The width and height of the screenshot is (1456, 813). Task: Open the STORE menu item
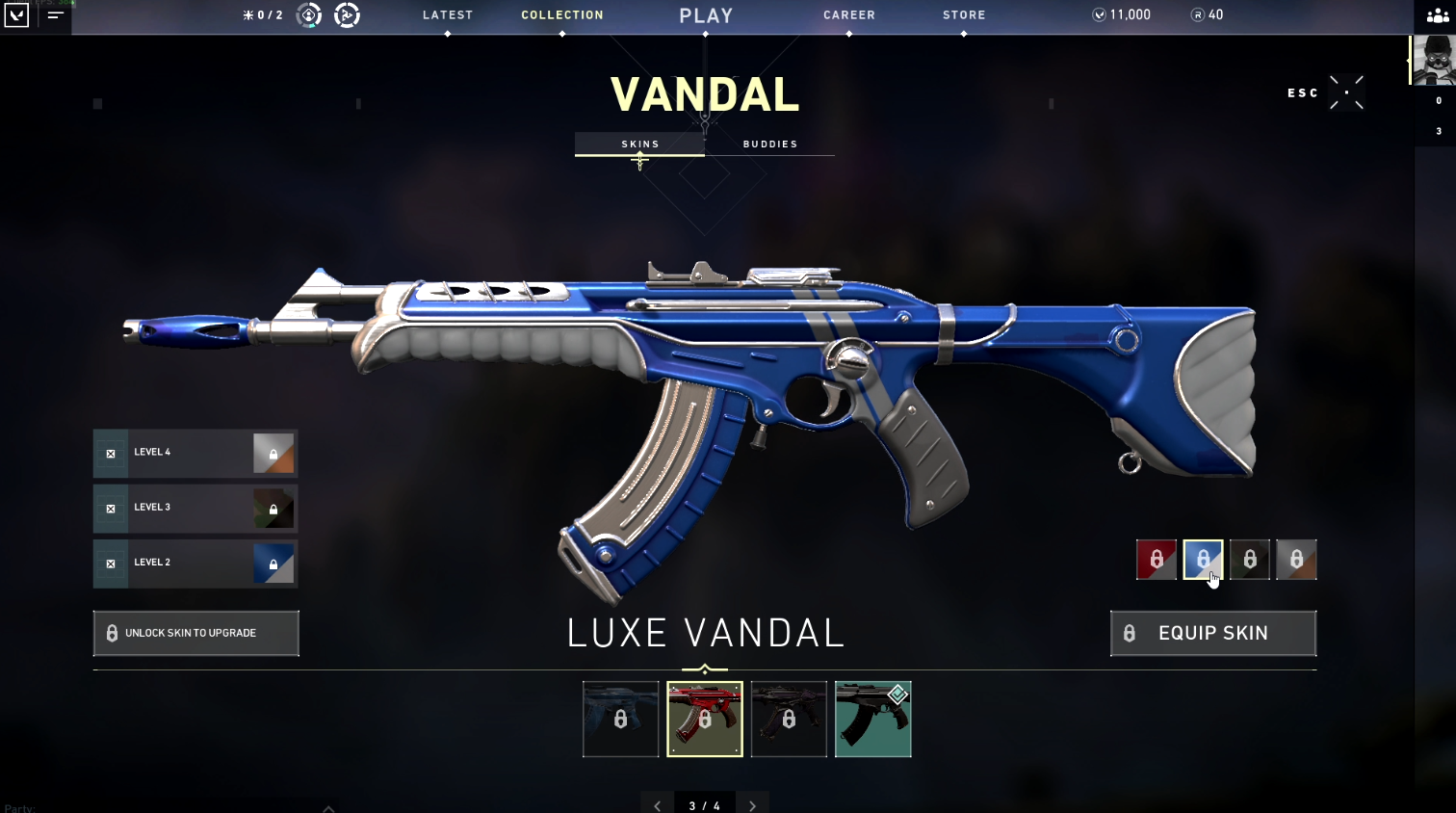(x=964, y=14)
